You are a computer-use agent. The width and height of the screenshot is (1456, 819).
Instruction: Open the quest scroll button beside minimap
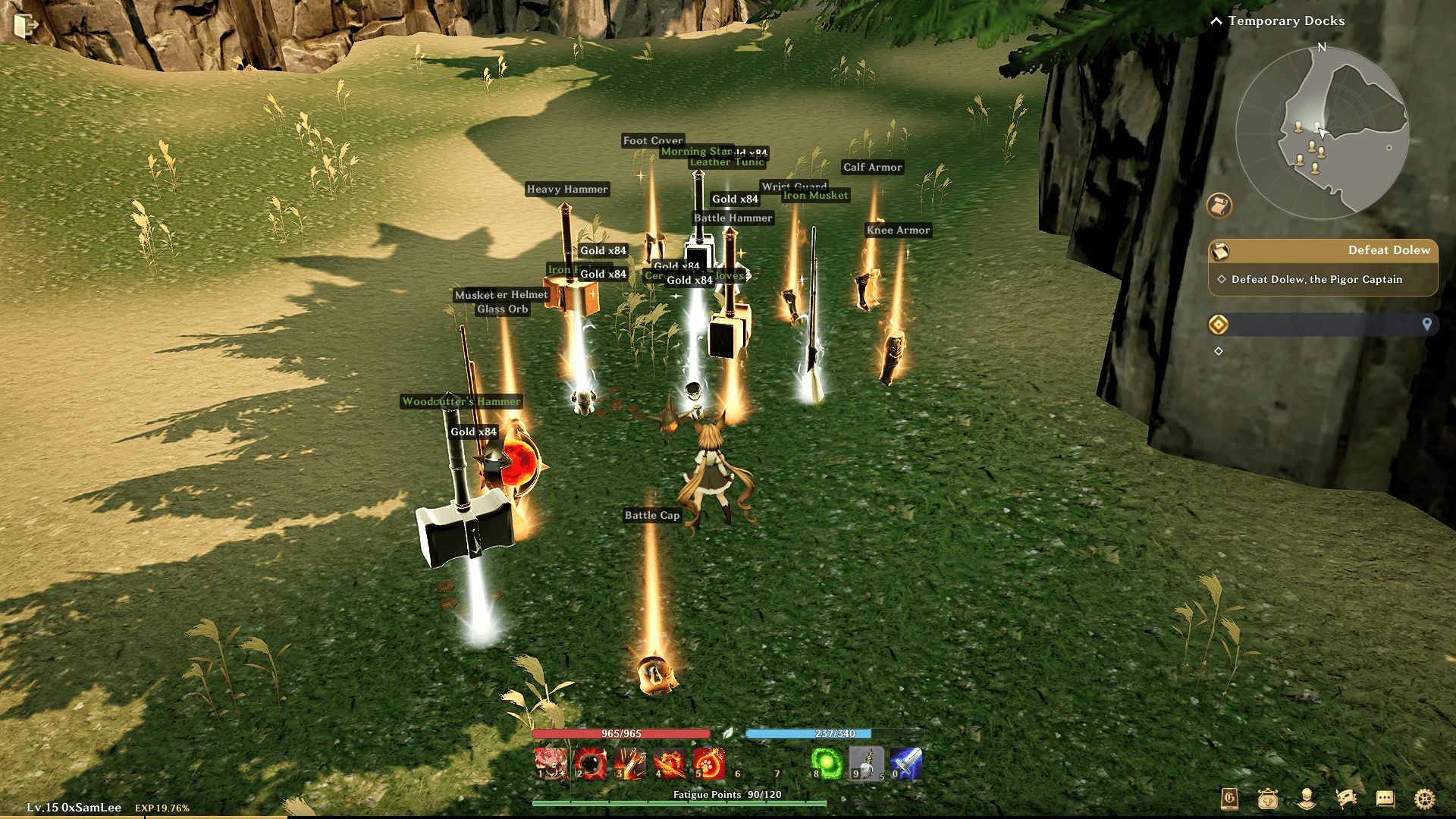pos(1219,206)
